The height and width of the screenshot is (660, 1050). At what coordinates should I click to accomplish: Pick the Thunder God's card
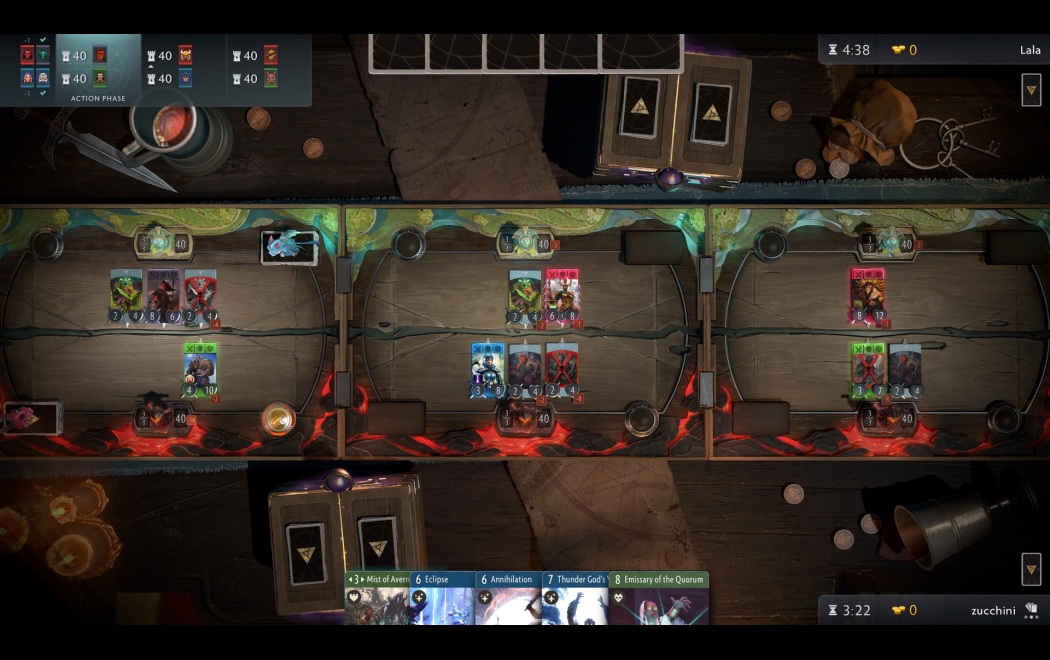coord(575,598)
